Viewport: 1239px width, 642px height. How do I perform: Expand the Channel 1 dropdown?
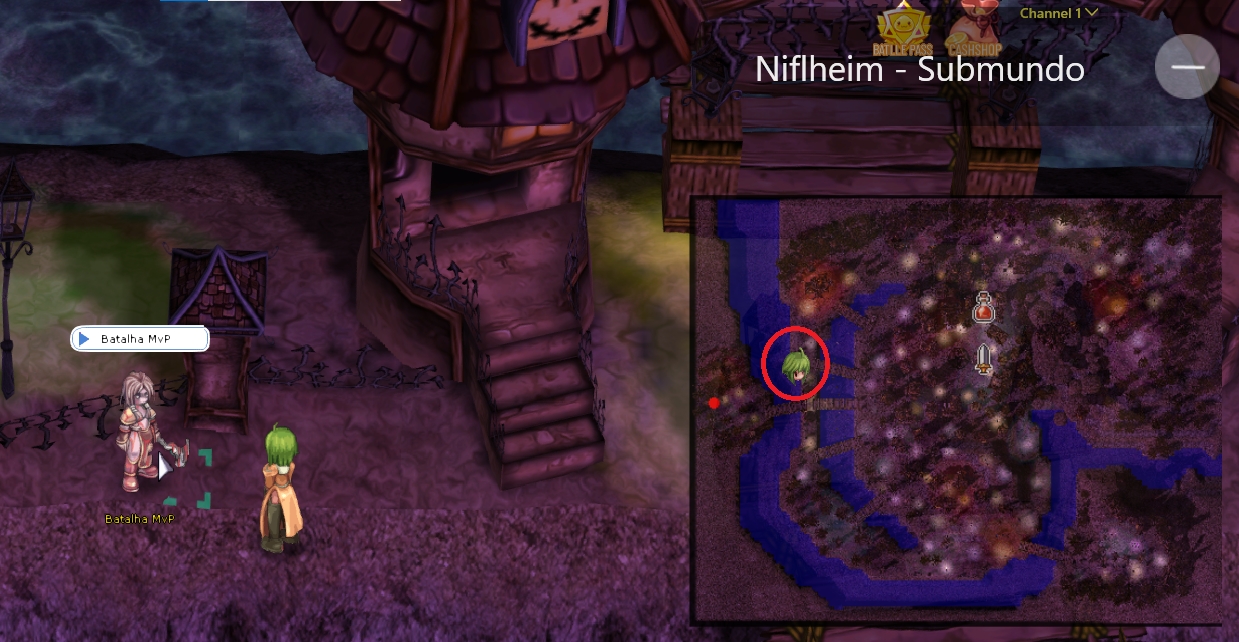(x=1059, y=13)
